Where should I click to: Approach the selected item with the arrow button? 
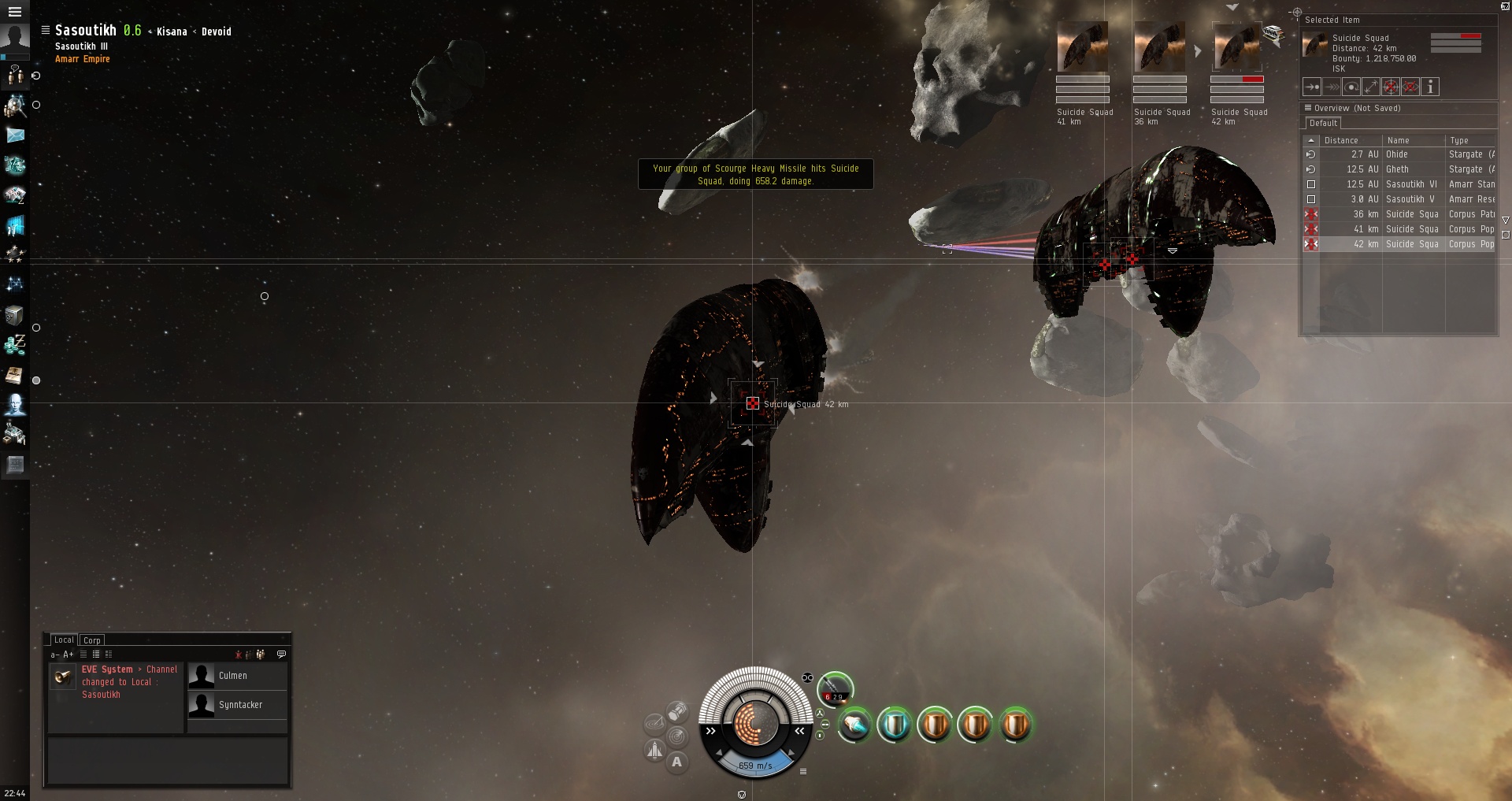(x=1312, y=87)
